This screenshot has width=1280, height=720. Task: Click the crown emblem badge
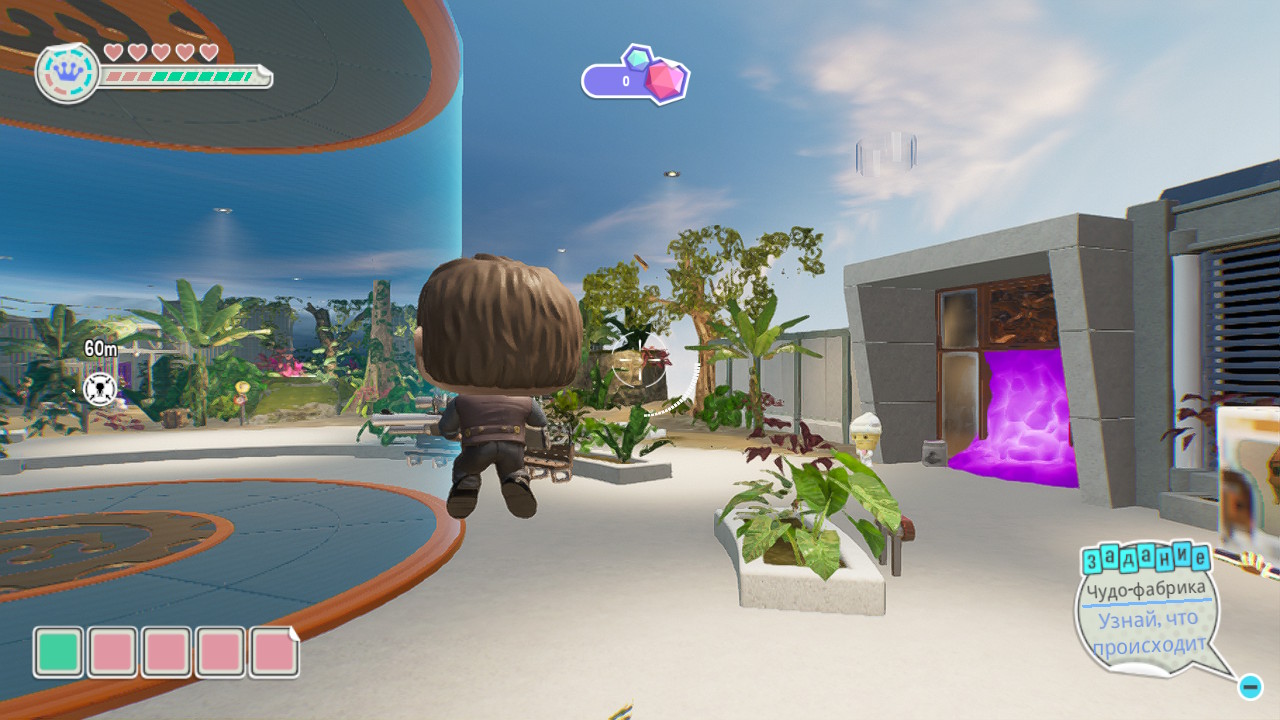pos(67,73)
